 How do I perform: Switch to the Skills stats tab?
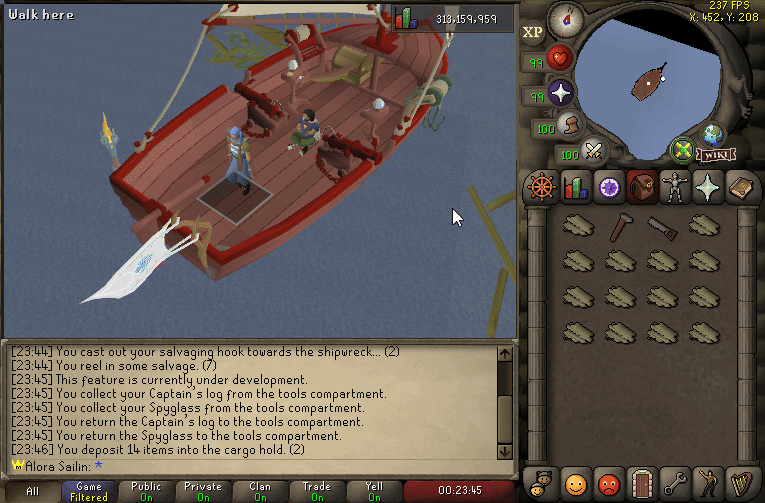(575, 187)
